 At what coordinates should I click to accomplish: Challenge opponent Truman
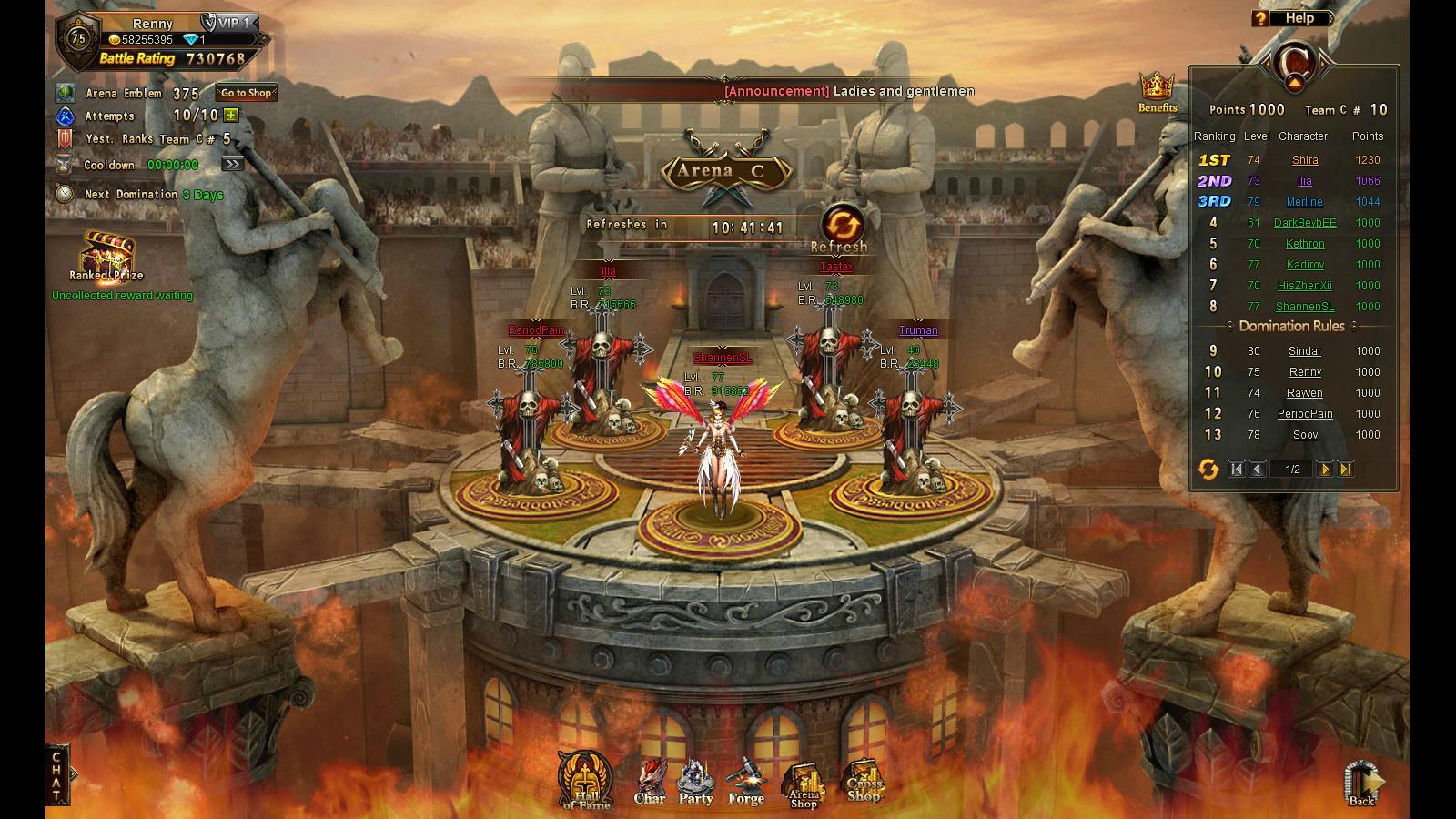(913, 428)
